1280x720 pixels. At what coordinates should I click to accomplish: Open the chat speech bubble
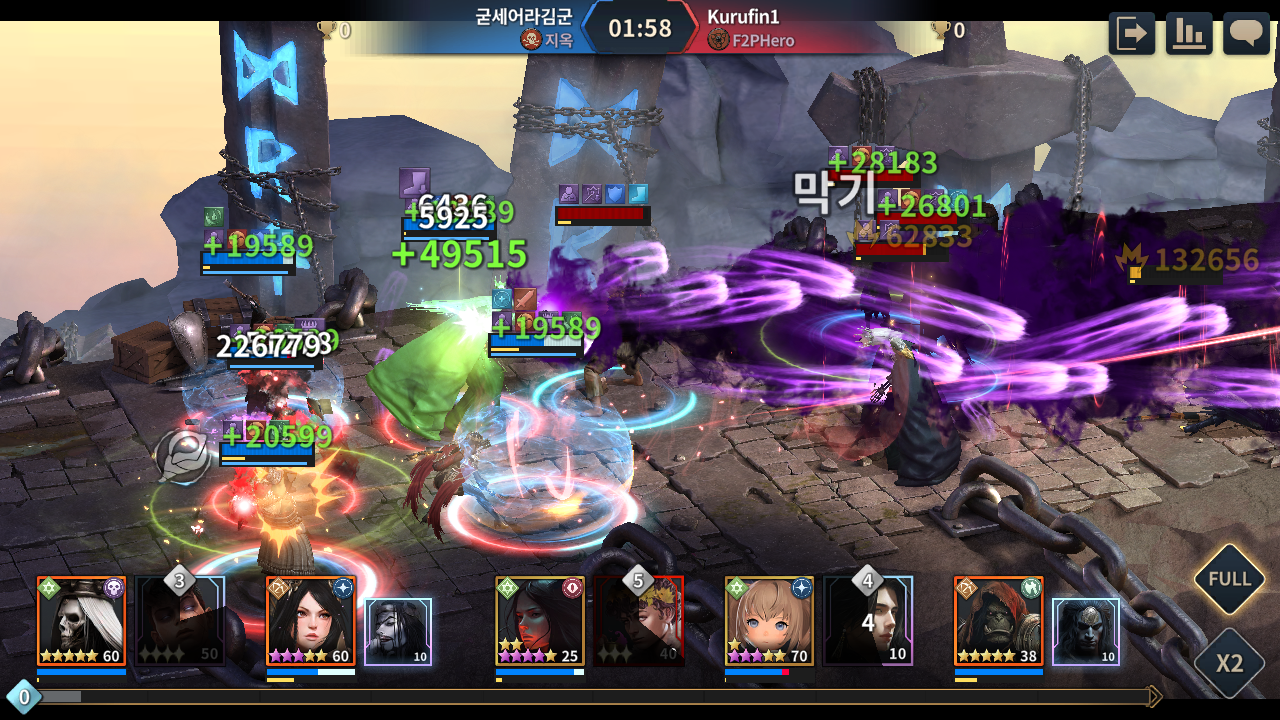(1246, 34)
